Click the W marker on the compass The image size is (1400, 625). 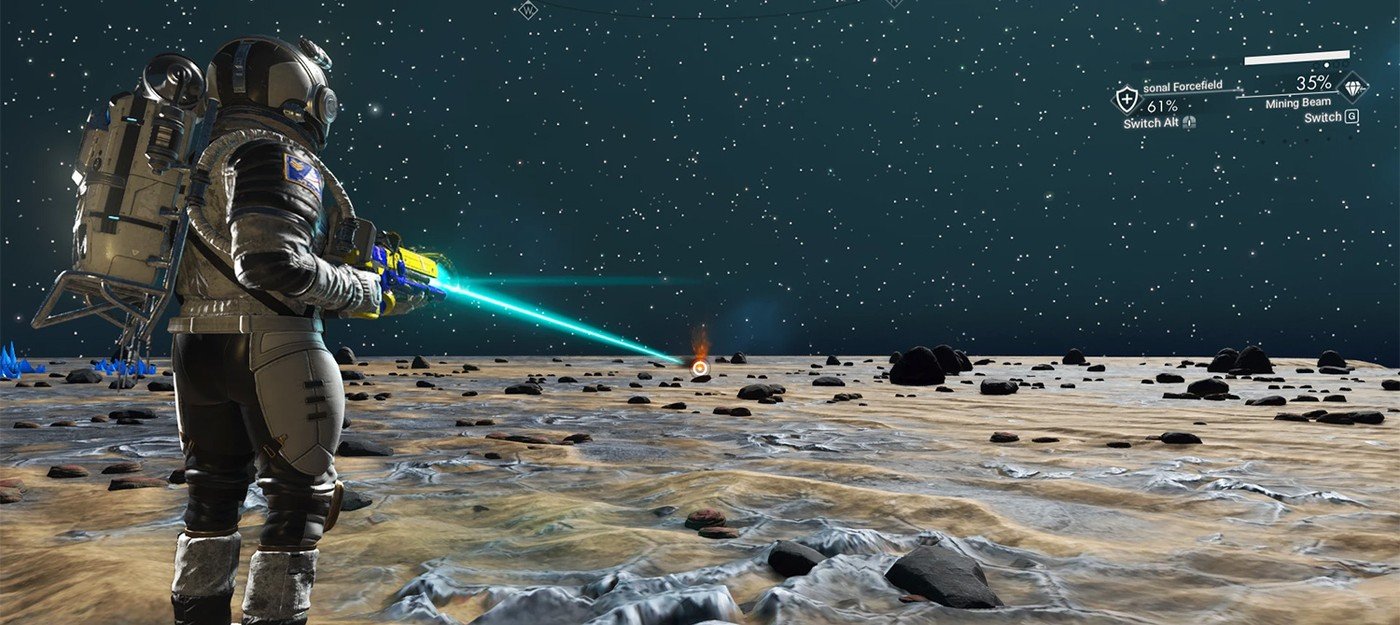click(528, 10)
